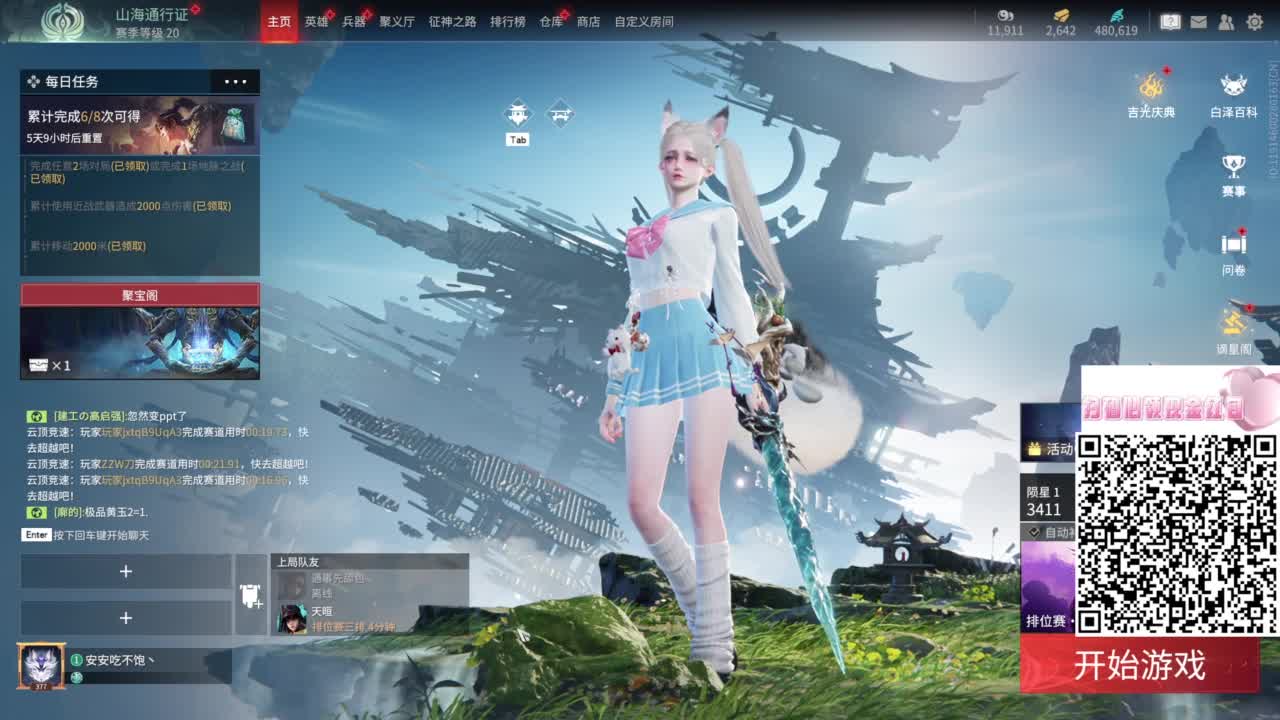Open the 每日任务 panel options via three dots
This screenshot has height=720, width=1280.
click(x=237, y=81)
